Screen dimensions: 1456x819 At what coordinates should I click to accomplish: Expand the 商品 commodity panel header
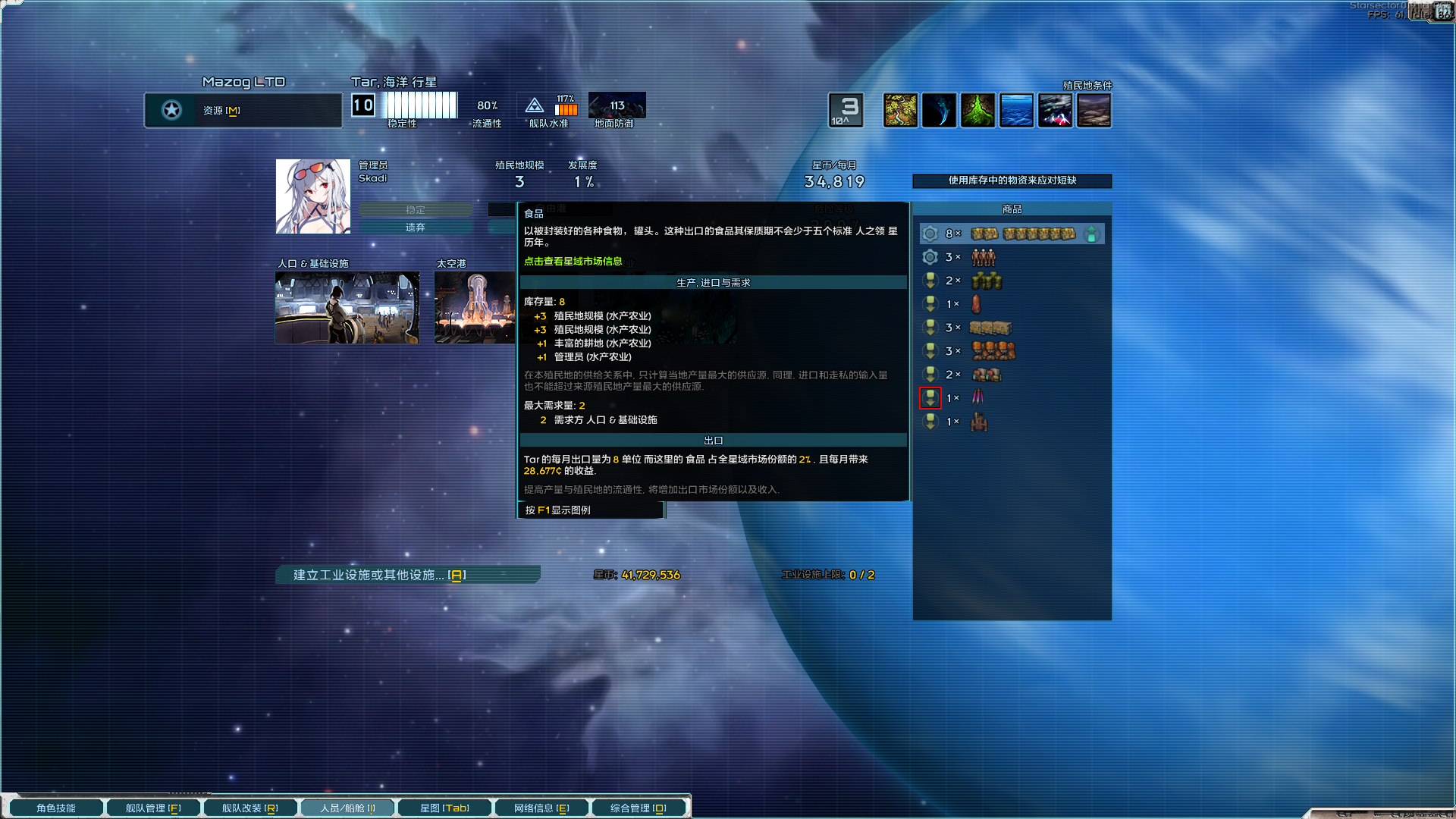1012,209
